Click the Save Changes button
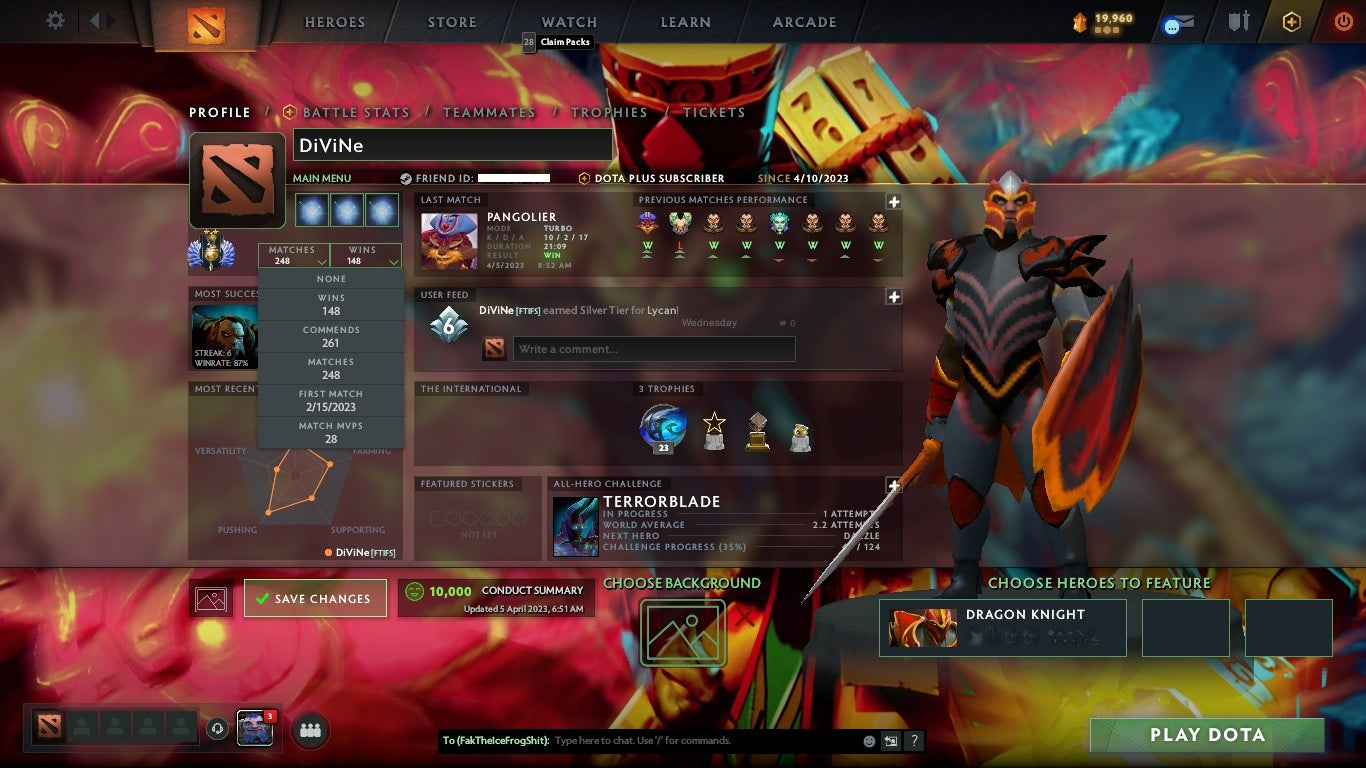The image size is (1366, 768). [315, 598]
